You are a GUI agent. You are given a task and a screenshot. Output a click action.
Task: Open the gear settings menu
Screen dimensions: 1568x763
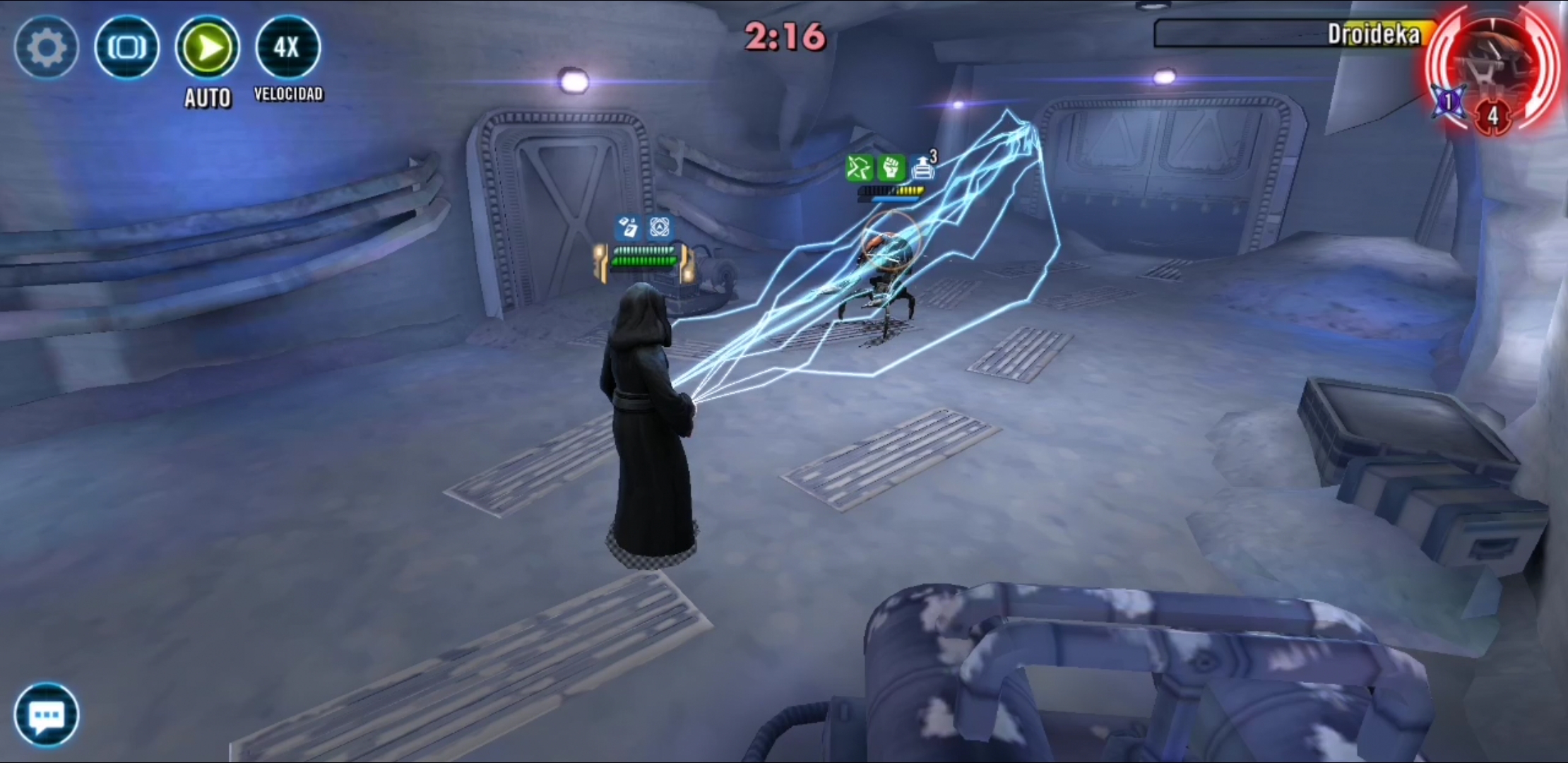pyautogui.click(x=46, y=48)
